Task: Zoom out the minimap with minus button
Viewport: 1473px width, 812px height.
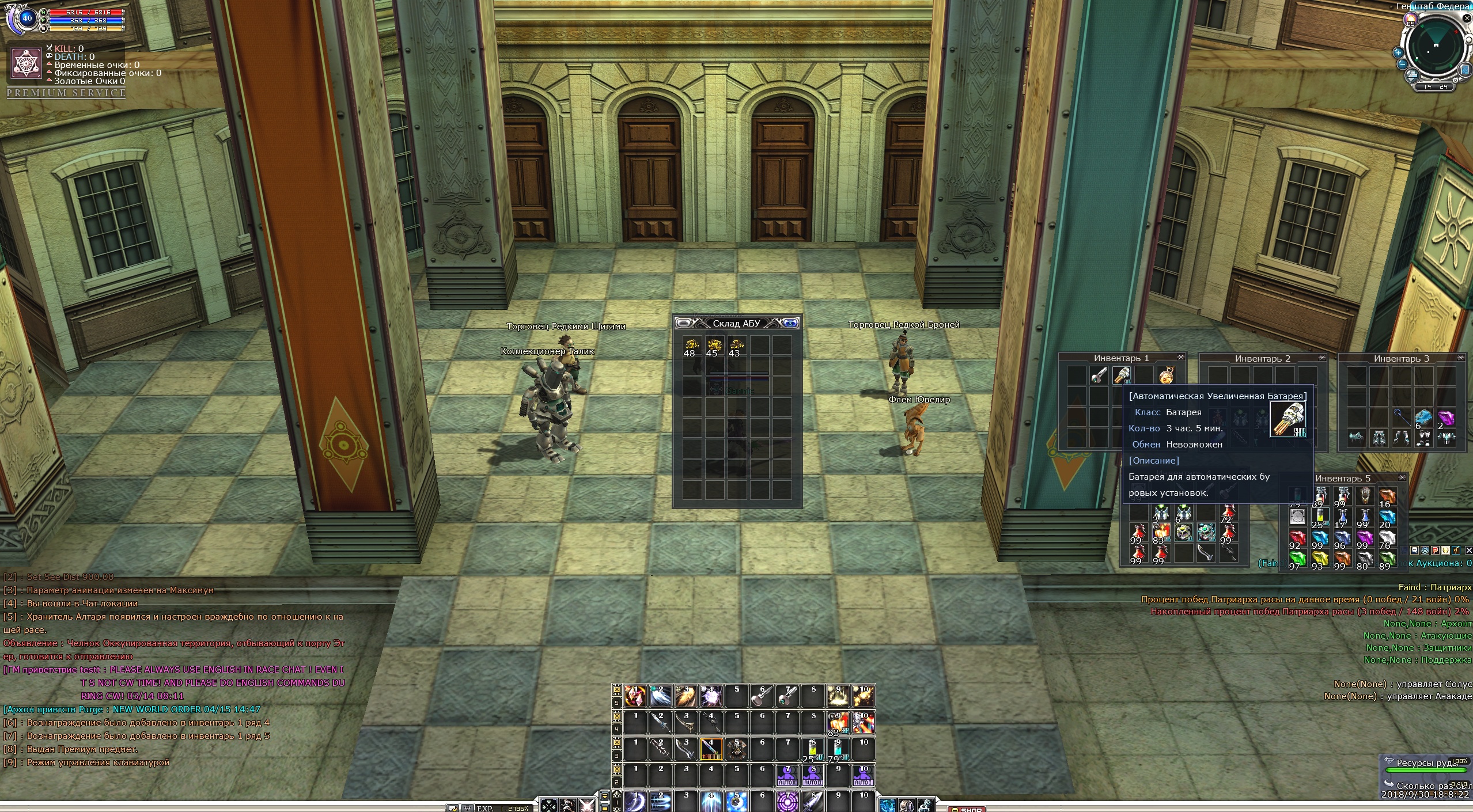Action: 1402,64
